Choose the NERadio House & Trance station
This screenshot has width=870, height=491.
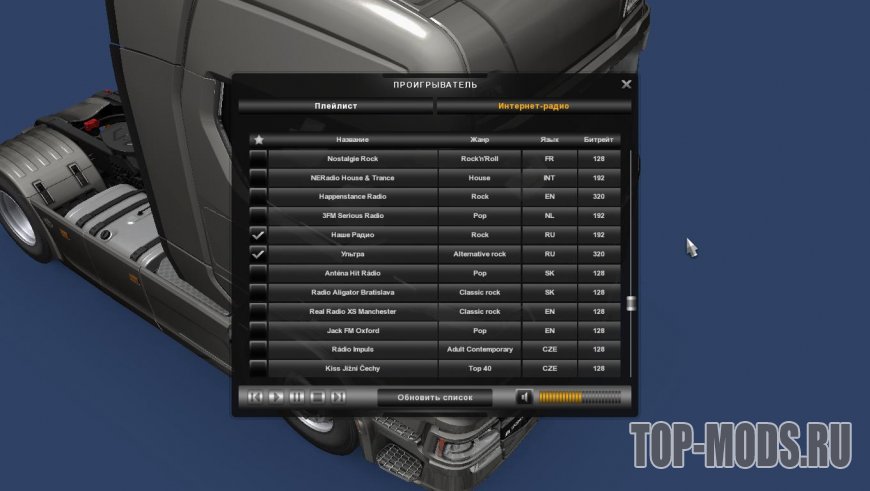click(x=352, y=178)
